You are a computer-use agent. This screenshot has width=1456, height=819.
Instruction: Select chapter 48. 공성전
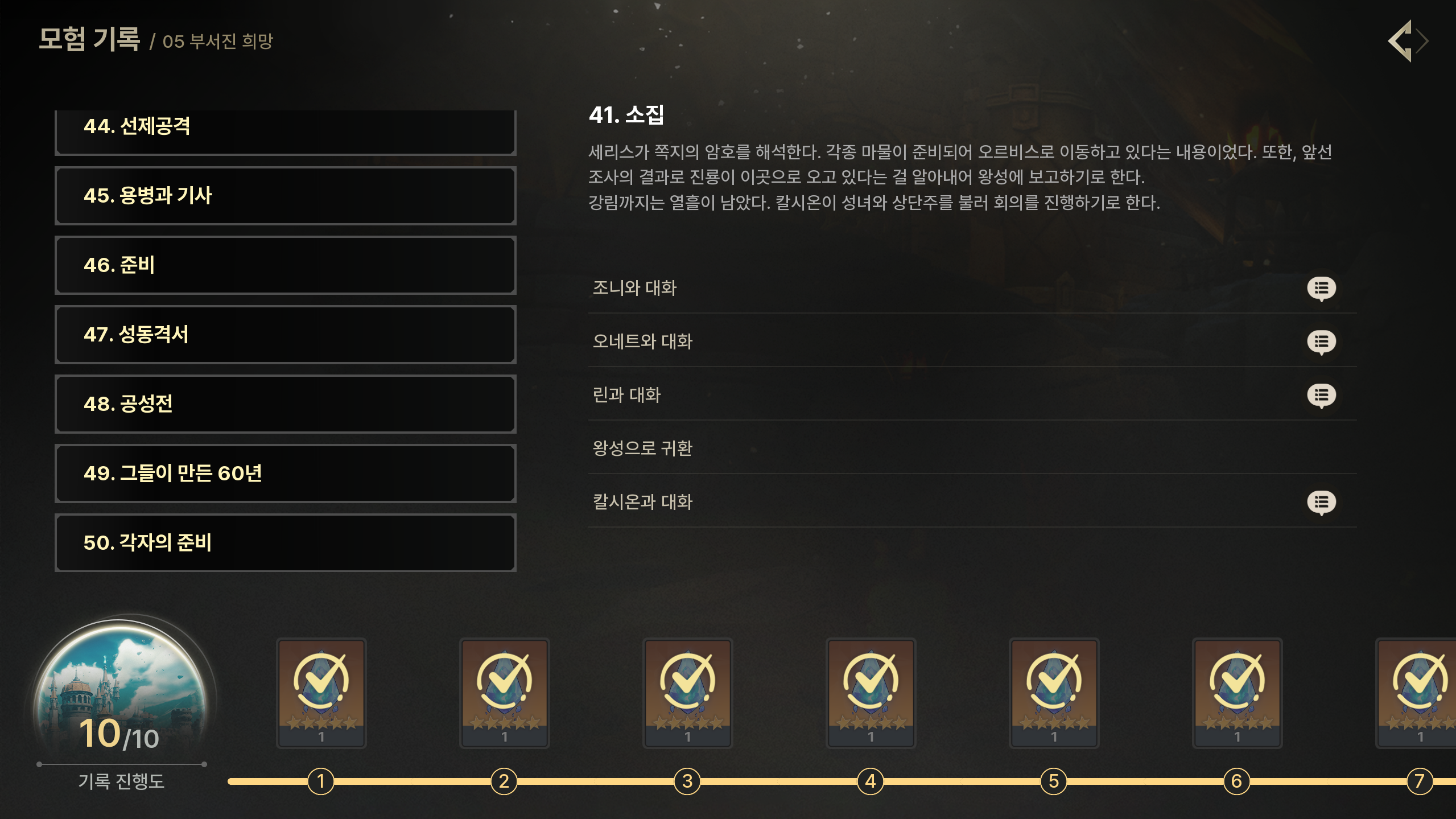285,404
